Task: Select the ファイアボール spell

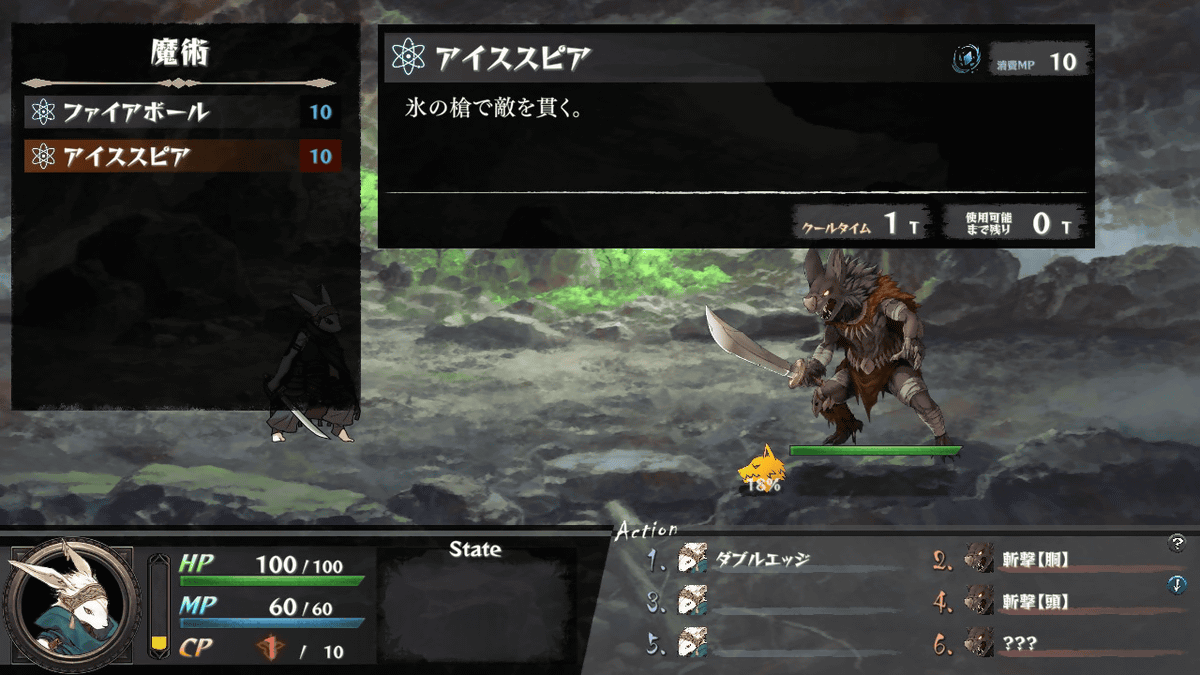Action: (180, 112)
